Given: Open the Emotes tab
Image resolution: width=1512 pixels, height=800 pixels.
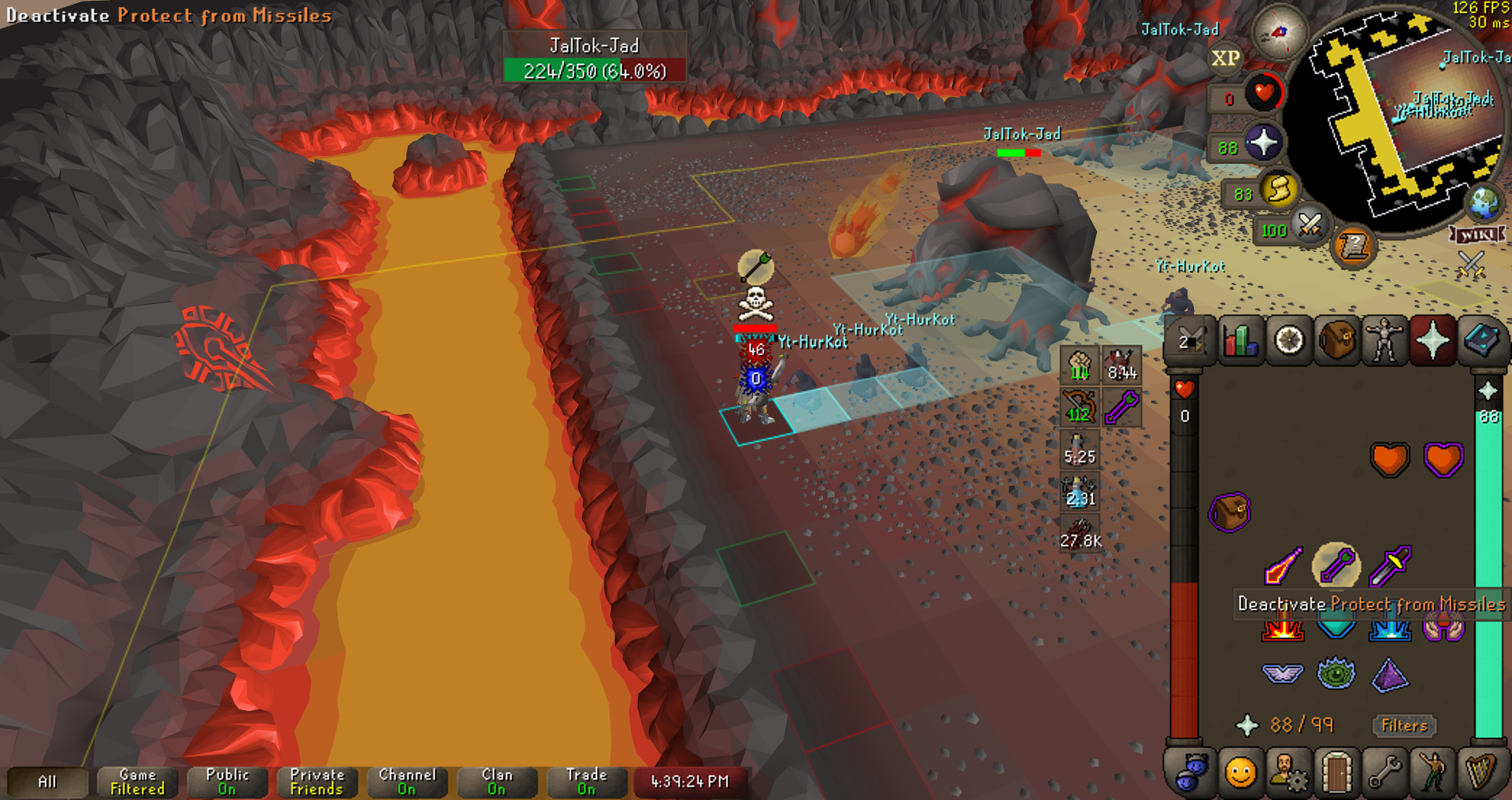Looking at the screenshot, I should coord(1432,772).
